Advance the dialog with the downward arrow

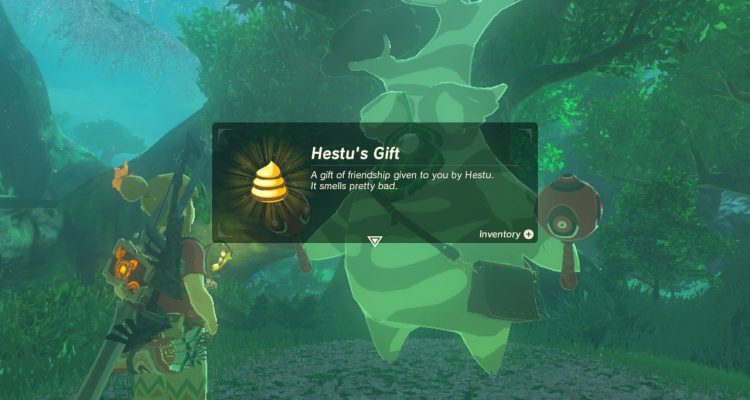374,241
